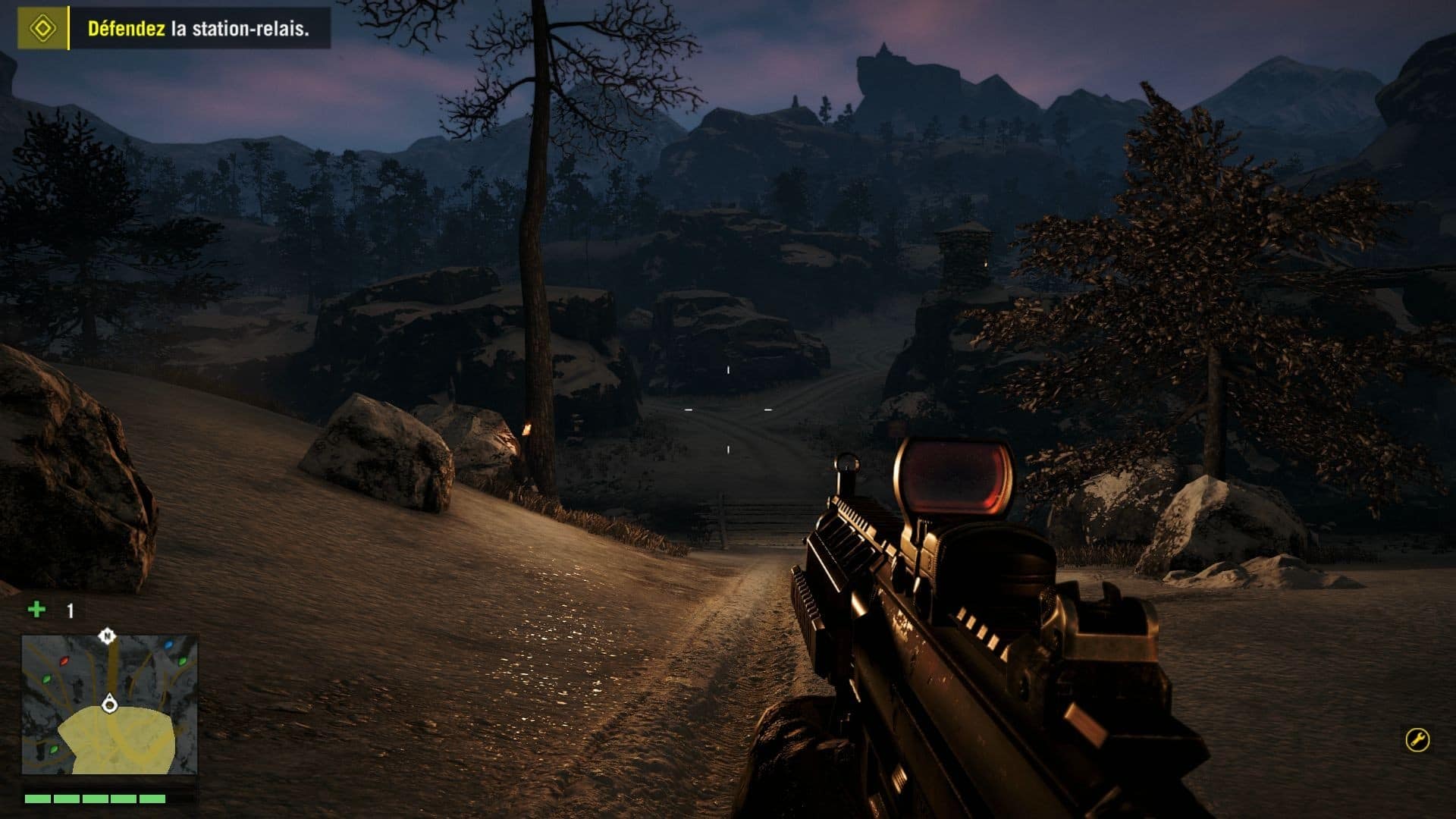1456x819 pixels.
Task: Toggle the middle health bar segment
Action: pos(96,798)
